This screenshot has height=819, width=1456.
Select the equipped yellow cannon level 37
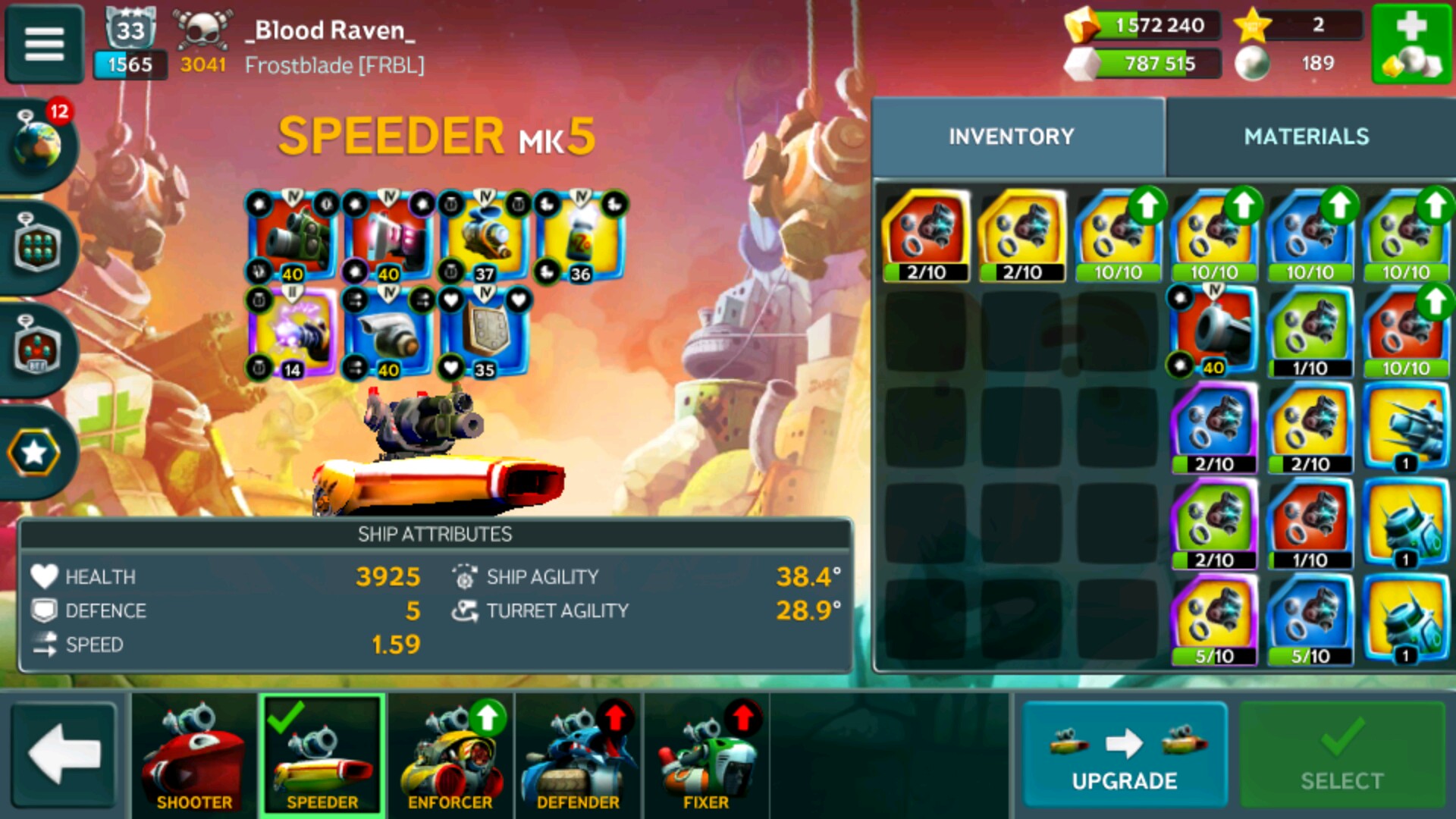tap(485, 237)
